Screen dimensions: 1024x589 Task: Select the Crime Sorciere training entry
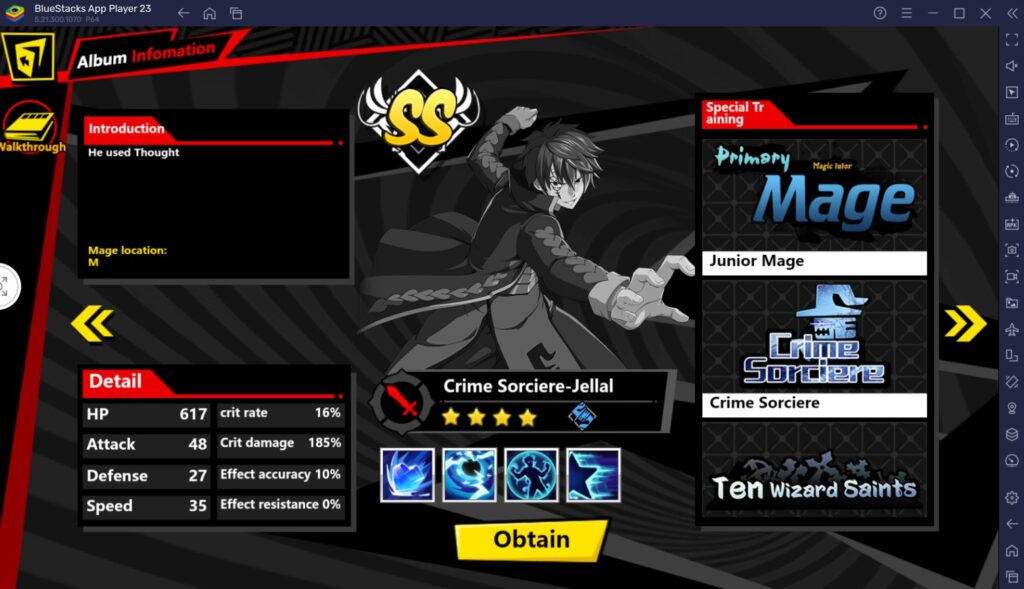coord(813,349)
